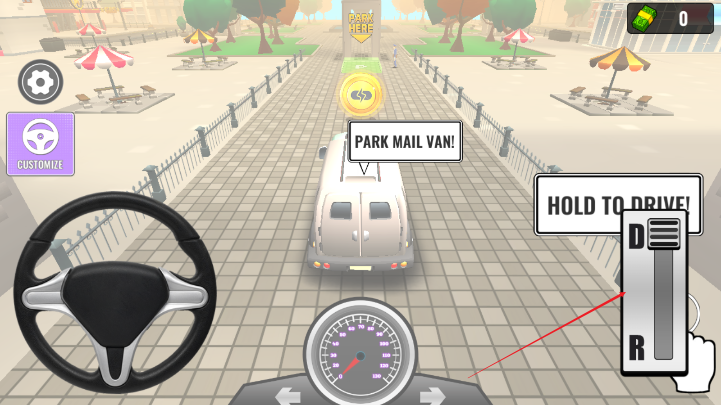Viewport: 721px width, 405px height.
Task: Activate the left turn signal arrow
Action: (x=289, y=394)
